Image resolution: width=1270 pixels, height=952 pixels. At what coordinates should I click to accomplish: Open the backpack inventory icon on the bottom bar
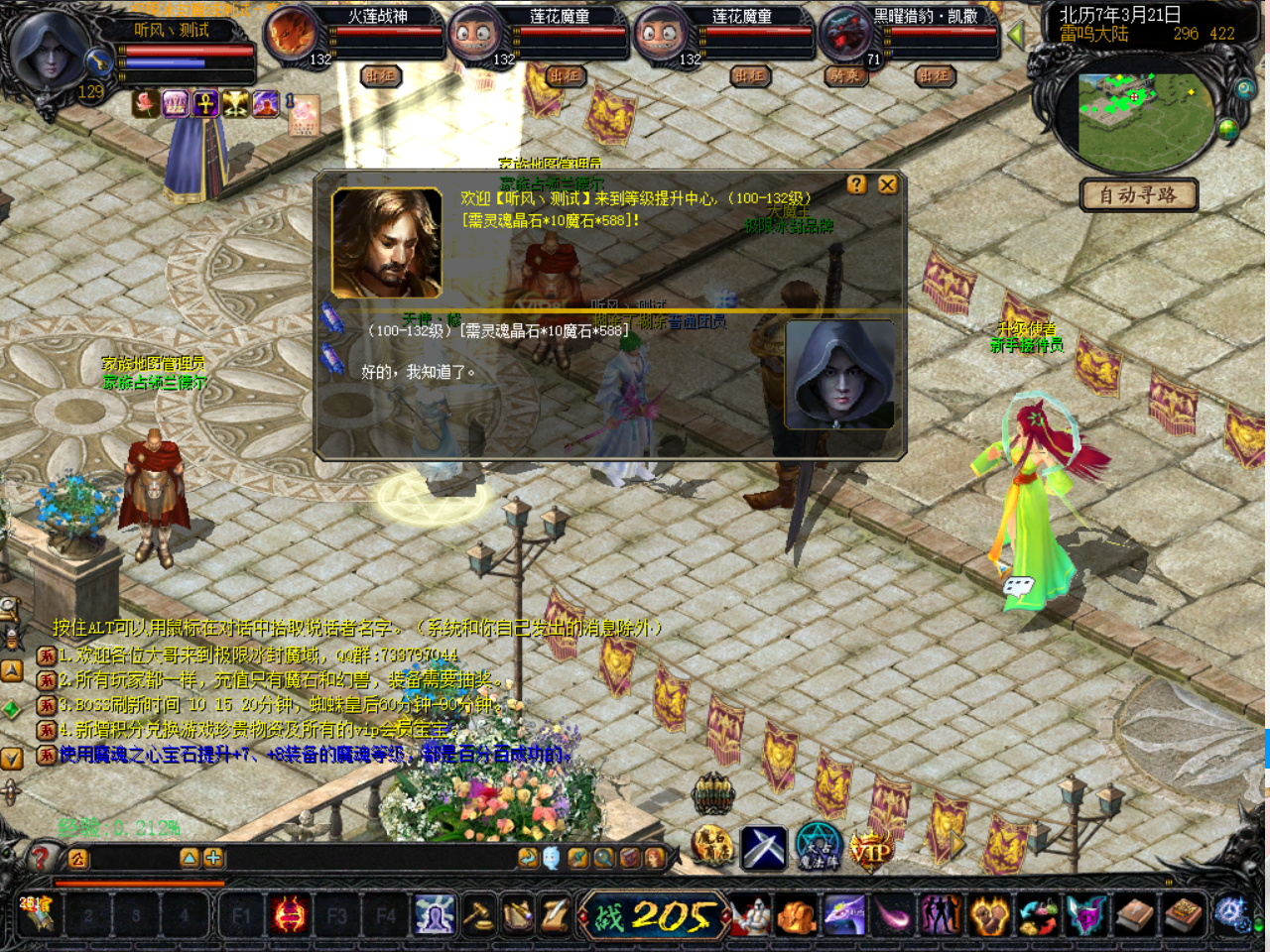pyautogui.click(x=797, y=916)
